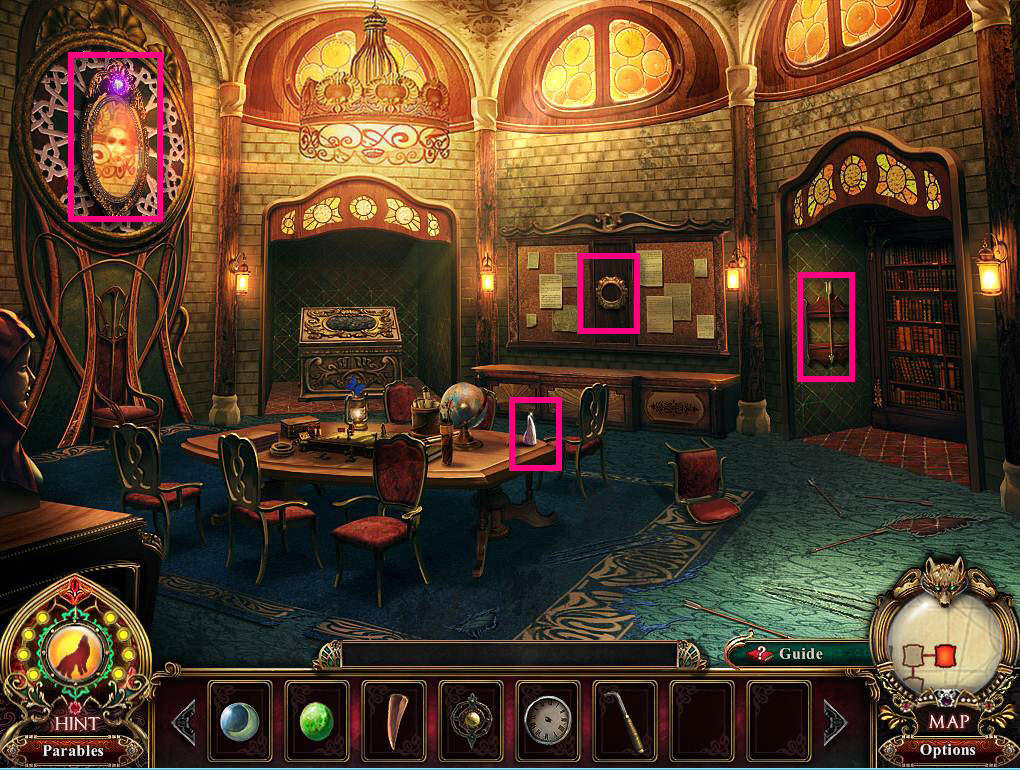Choose the ornate gold medallion item
Screen dimensions: 1020x770
point(471,719)
